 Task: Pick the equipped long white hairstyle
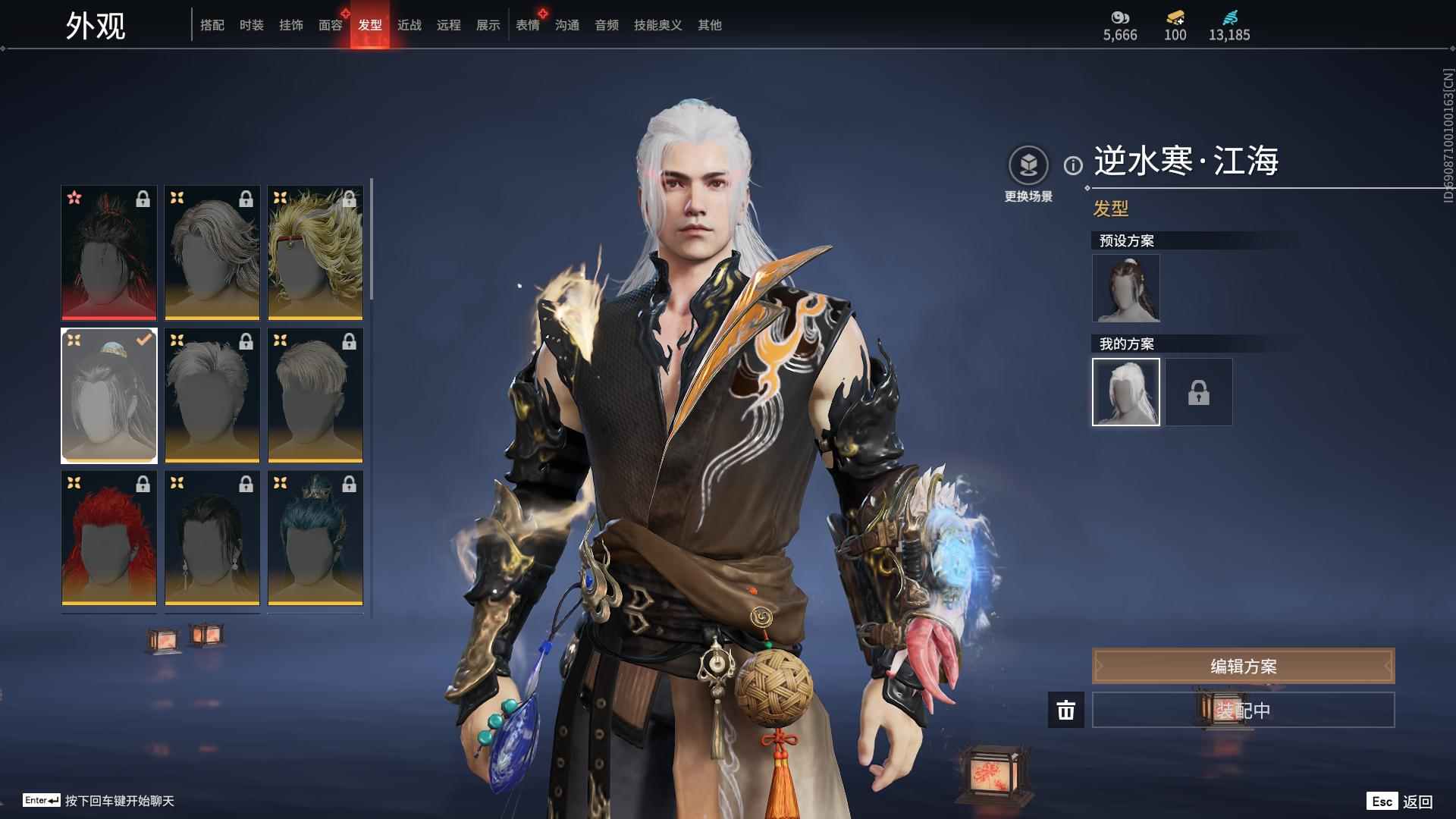coord(109,396)
